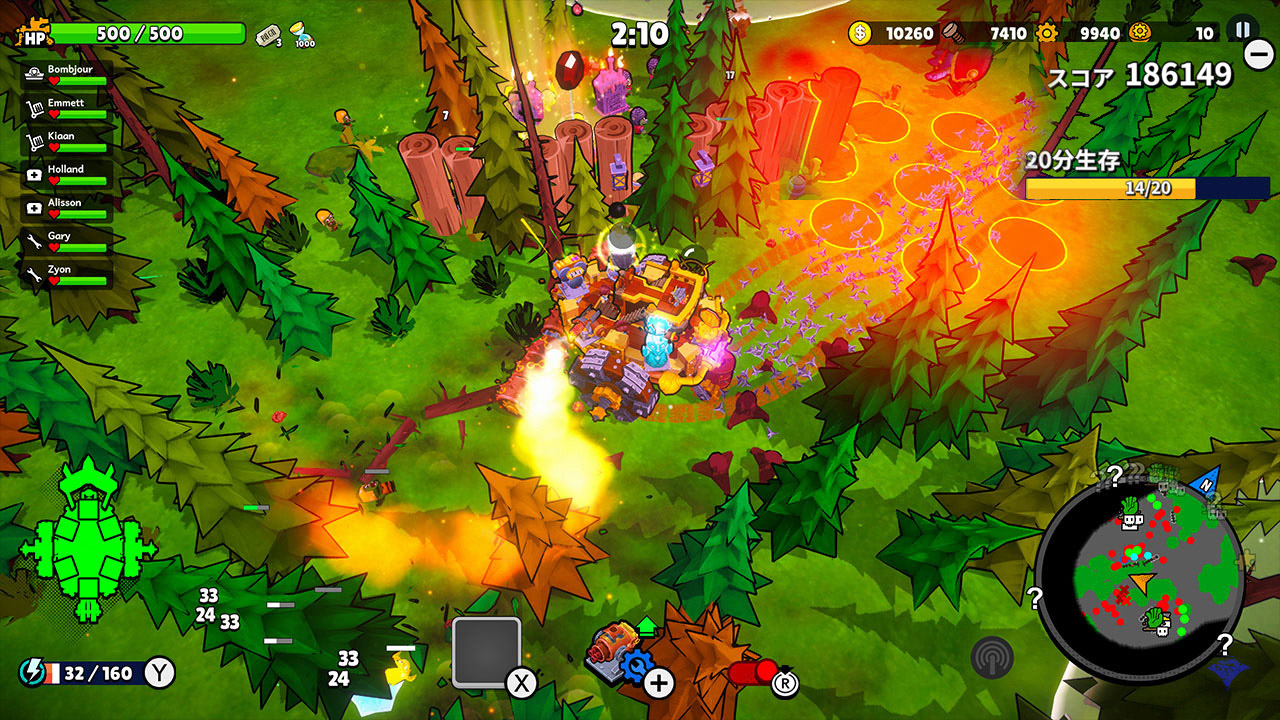Select crew member Bombjour in the crew list
Viewport: 1280px width, 720px height.
(x=67, y=76)
